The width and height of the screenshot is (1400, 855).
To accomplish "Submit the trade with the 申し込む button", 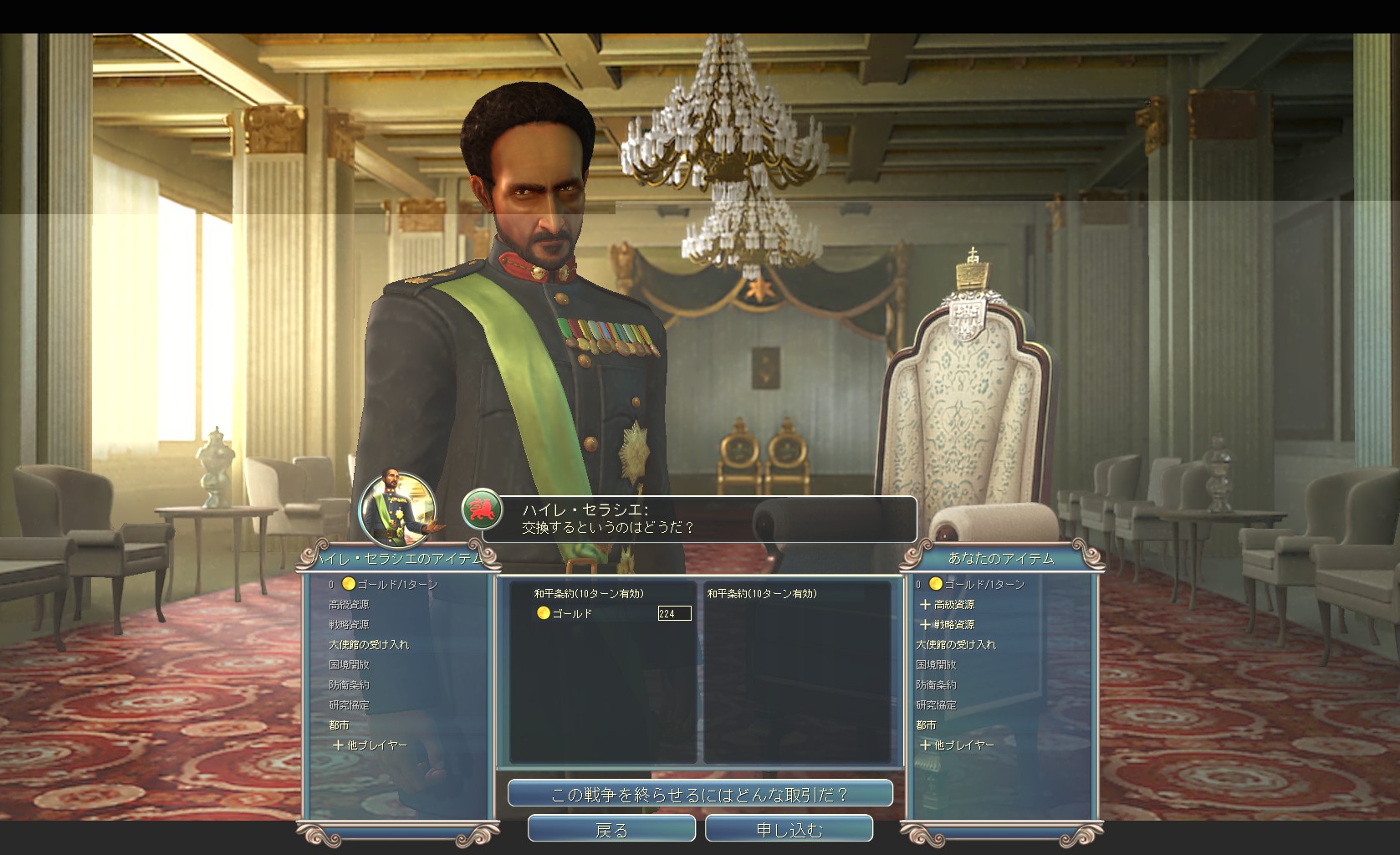I will tap(789, 829).
